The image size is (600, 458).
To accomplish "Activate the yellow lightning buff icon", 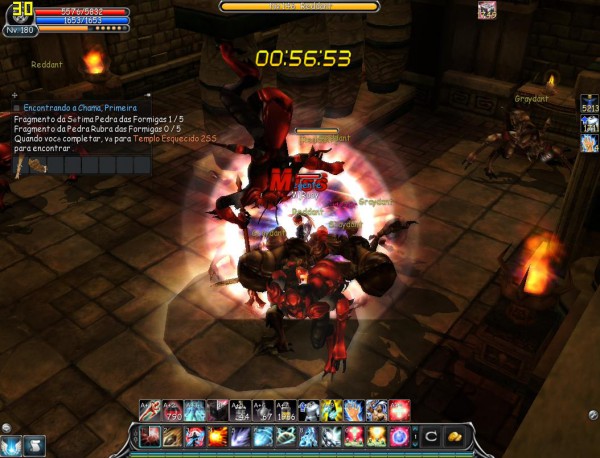I will click(x=331, y=410).
